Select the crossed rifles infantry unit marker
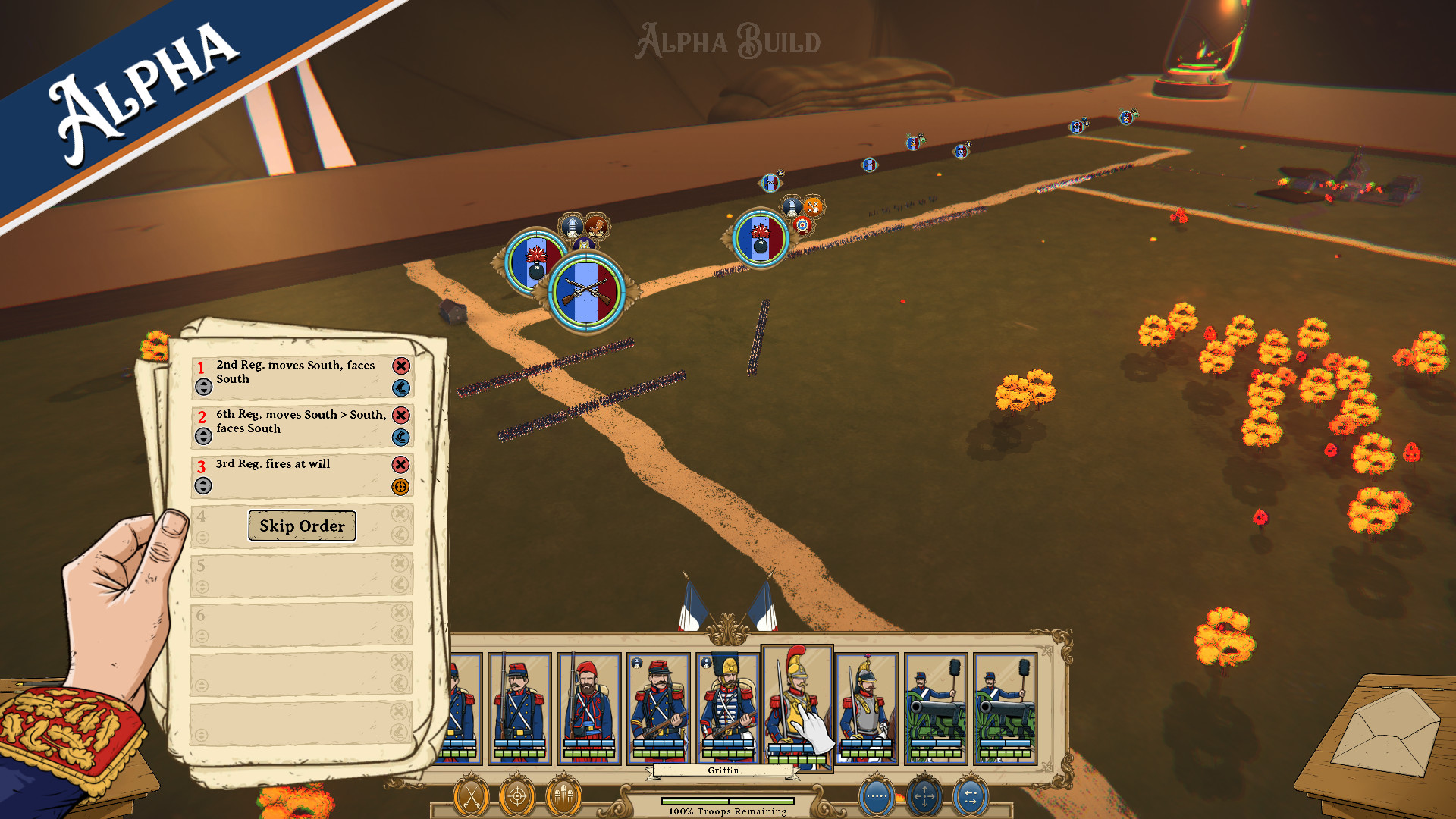The width and height of the screenshot is (1456, 819). click(x=586, y=292)
